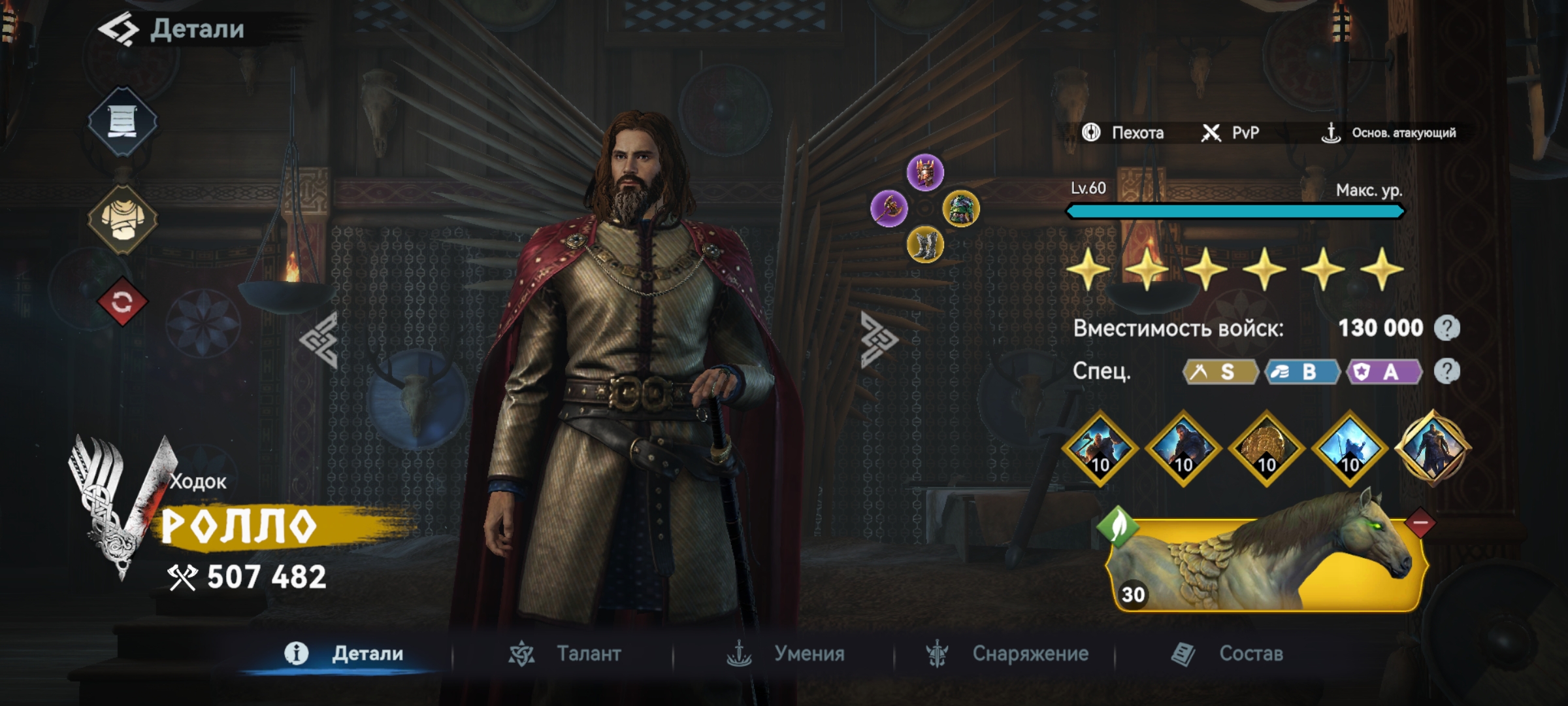Tap the red swap hero button
Image resolution: width=1568 pixels, height=706 pixels.
122,302
